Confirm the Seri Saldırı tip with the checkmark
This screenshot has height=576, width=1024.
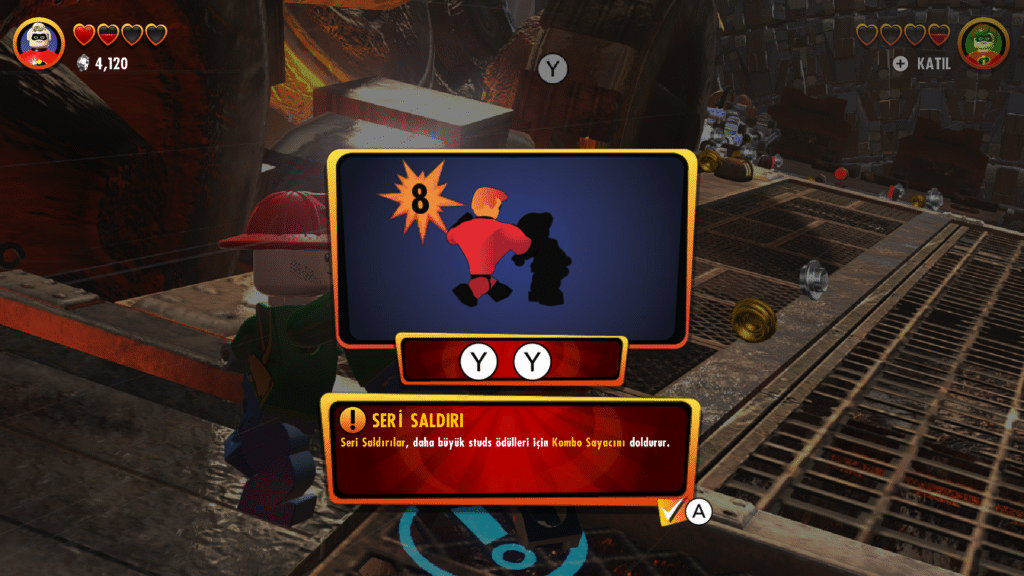point(671,511)
